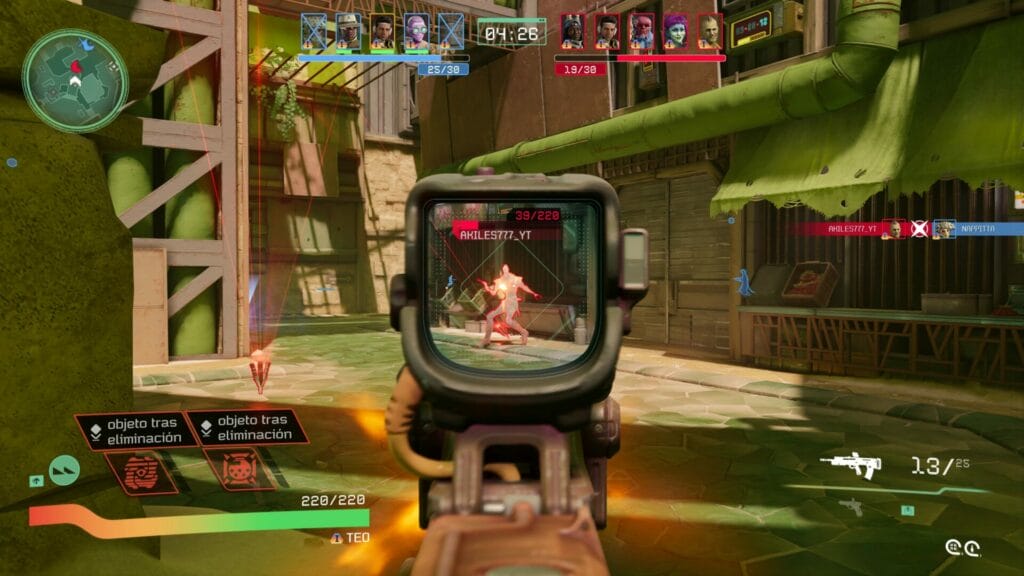The image size is (1024, 576).
Task: Select the small green up-arrow icon
Action: [x=36, y=481]
